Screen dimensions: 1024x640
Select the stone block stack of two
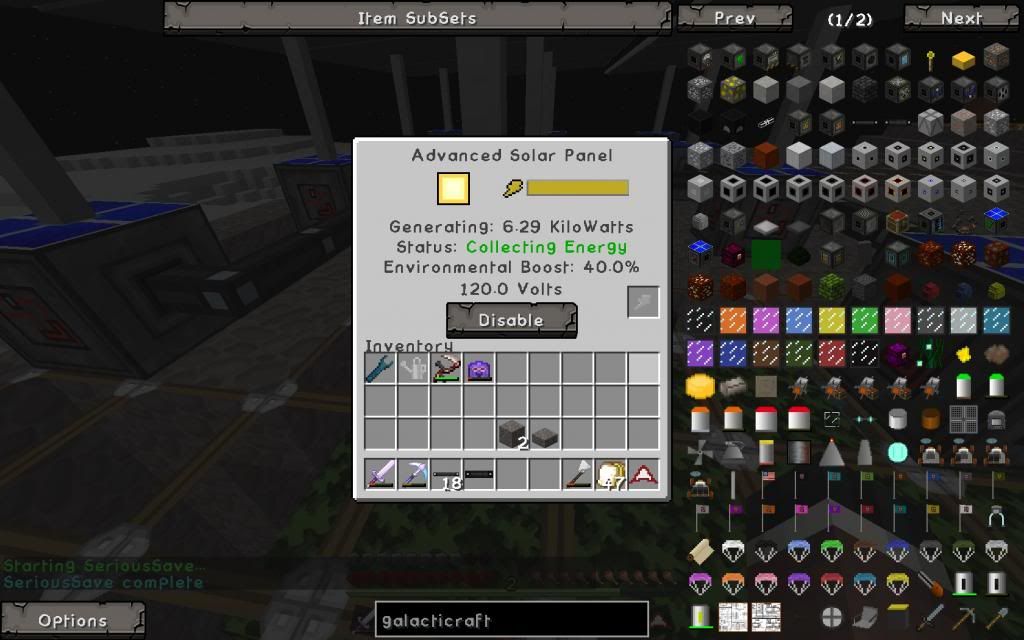pos(512,435)
